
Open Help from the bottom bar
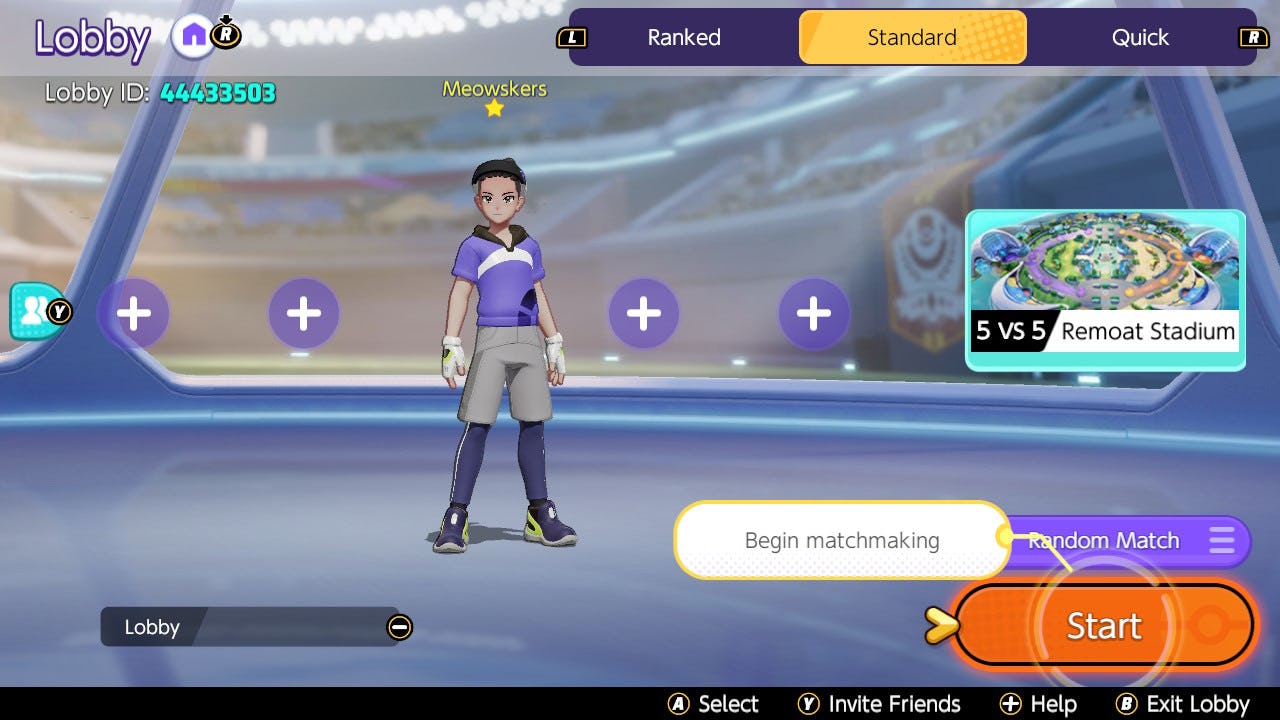pyautogui.click(x=1040, y=703)
